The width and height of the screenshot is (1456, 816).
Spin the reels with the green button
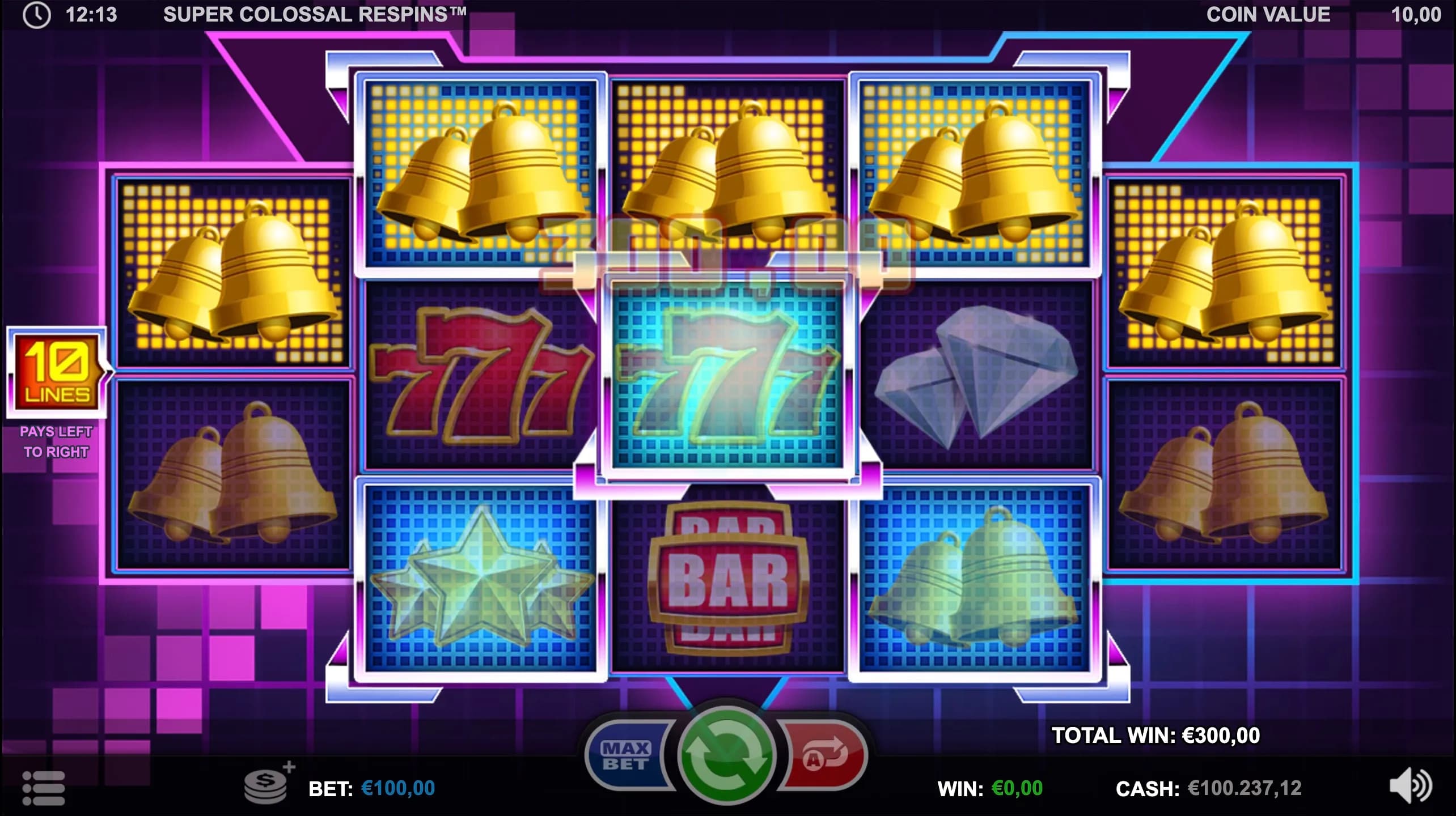pos(726,755)
